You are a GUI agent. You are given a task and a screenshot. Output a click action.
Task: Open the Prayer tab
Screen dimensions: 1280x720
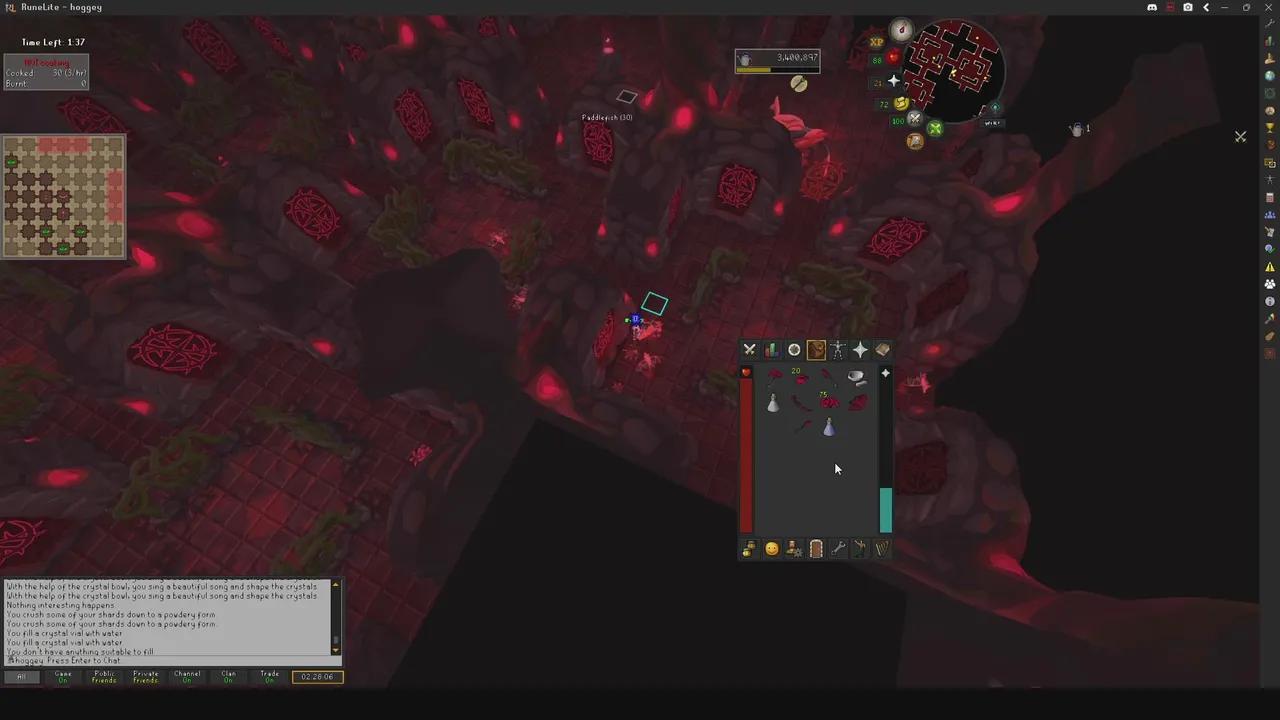(x=860, y=349)
